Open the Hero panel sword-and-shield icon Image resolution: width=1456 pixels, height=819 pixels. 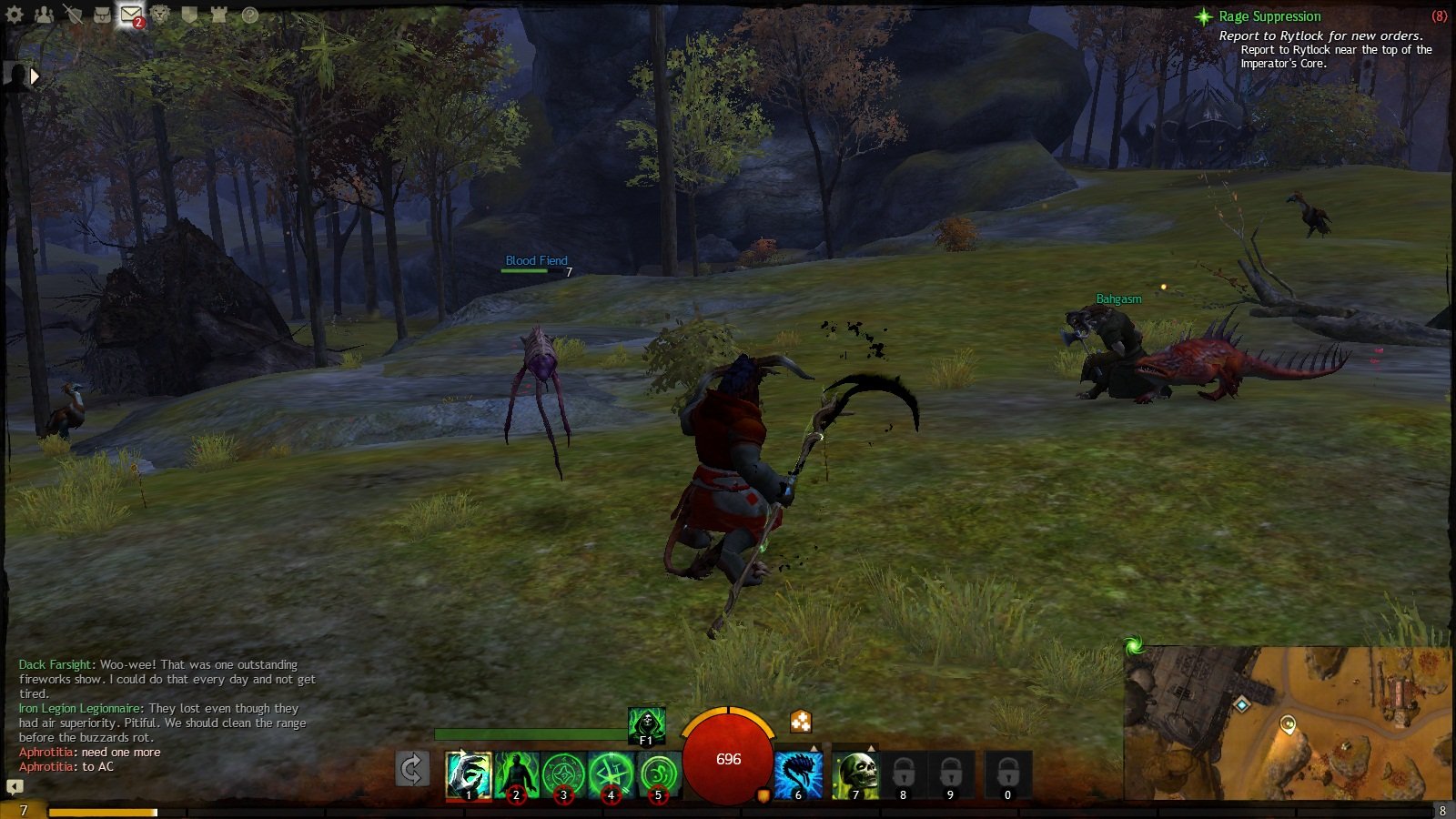tap(73, 15)
